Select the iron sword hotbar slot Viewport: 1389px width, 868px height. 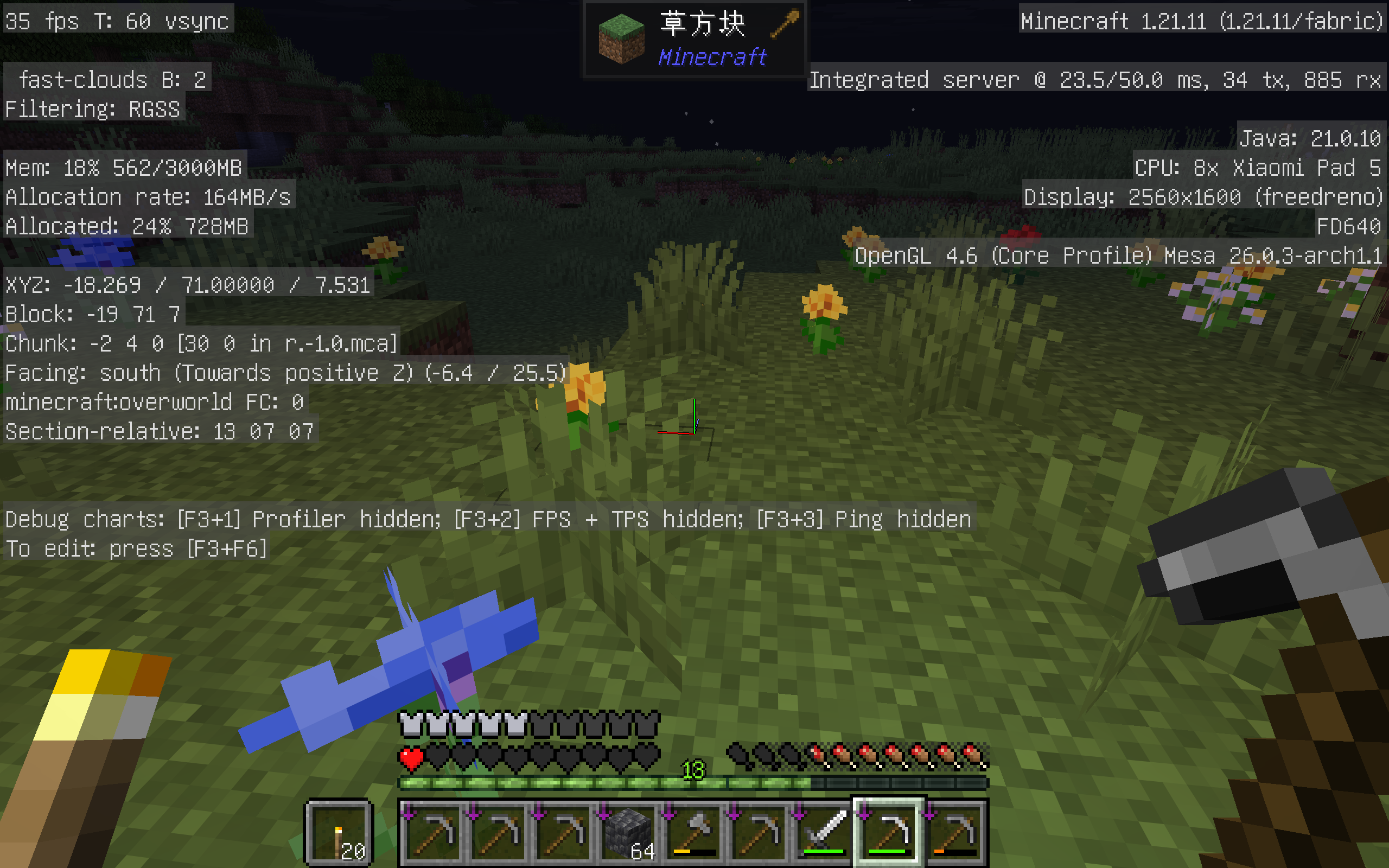[x=824, y=832]
